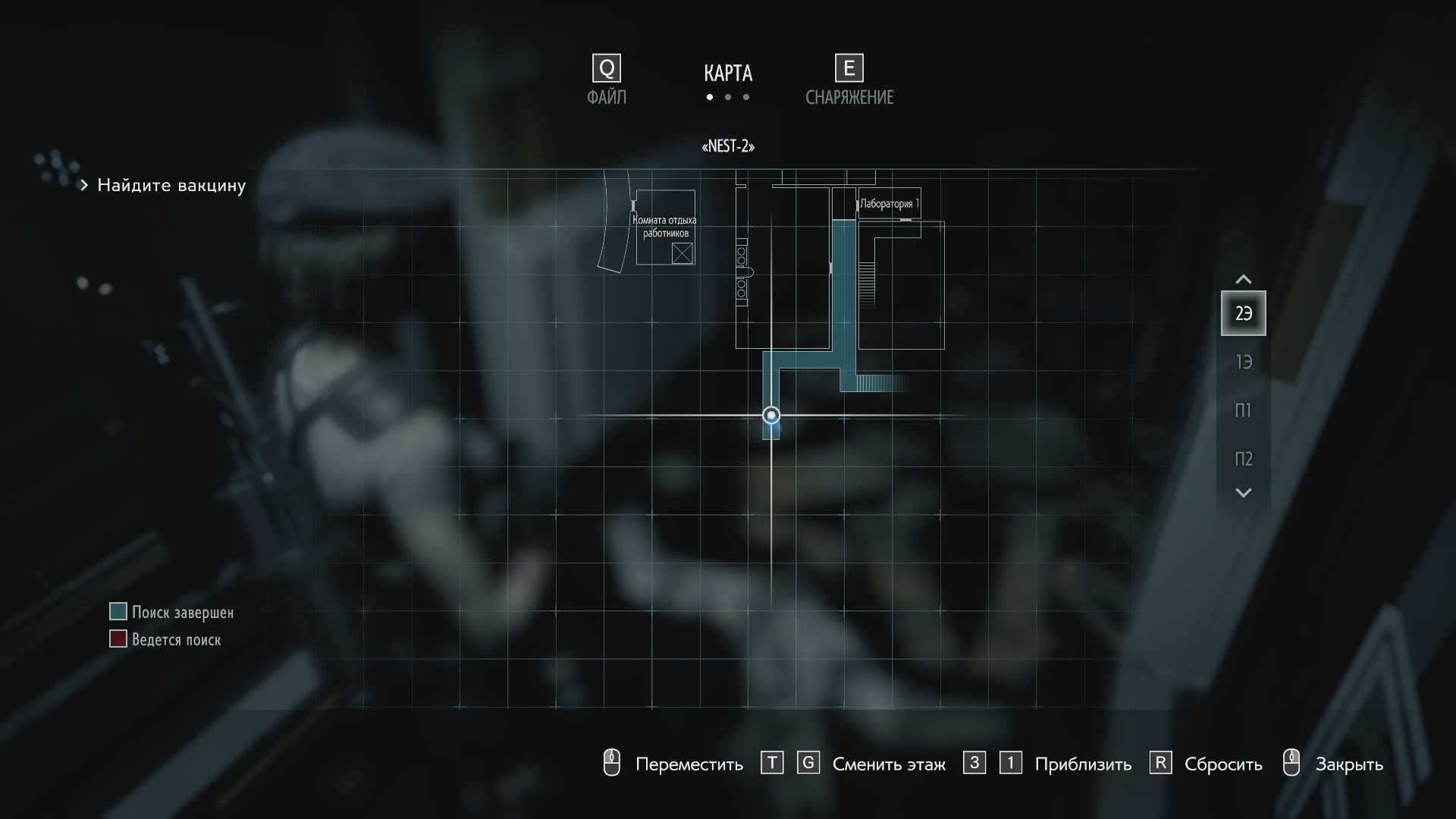Switch the map to floor 1Э
This screenshot has width=1456, height=819.
click(x=1243, y=362)
